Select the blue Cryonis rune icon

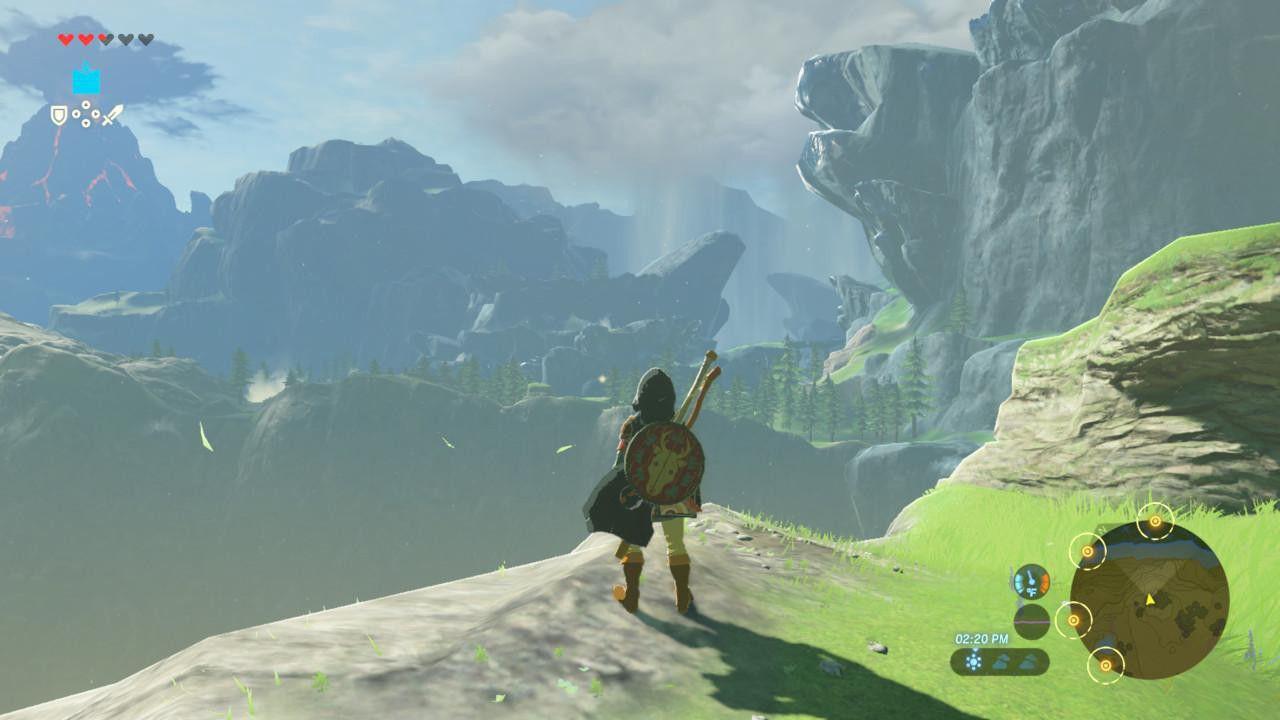point(86,80)
